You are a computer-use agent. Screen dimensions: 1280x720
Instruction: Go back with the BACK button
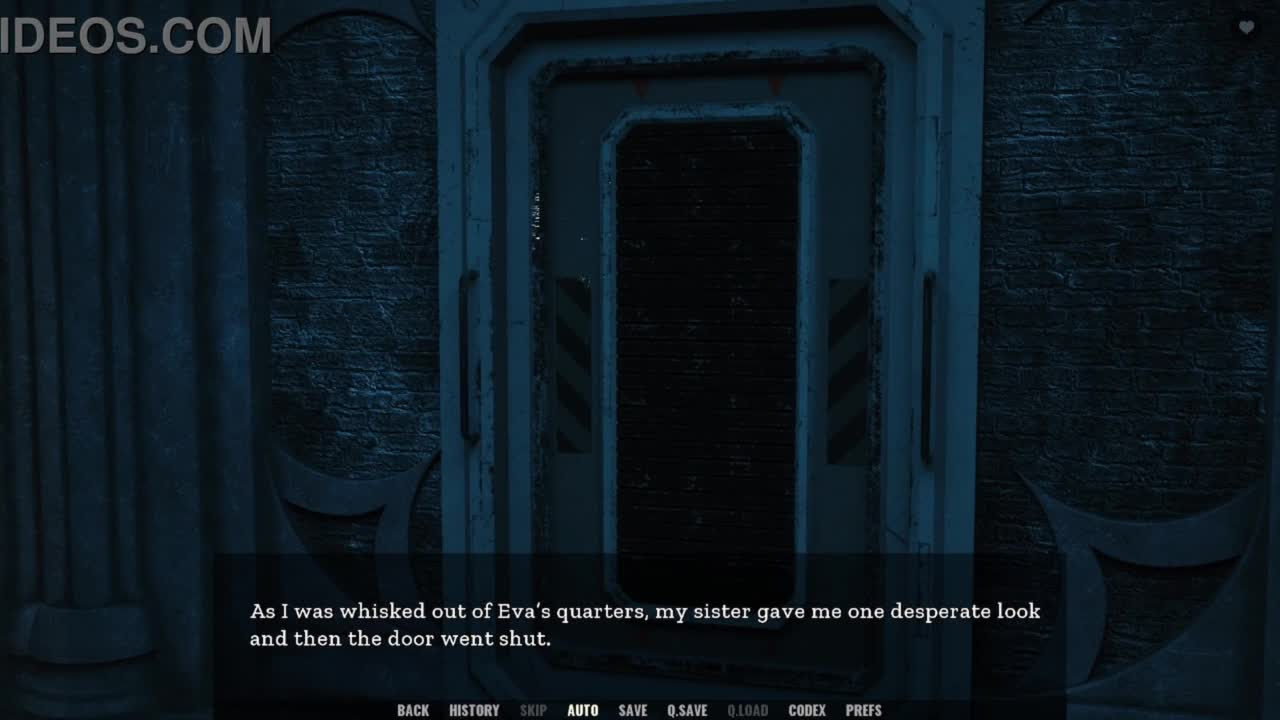point(413,710)
